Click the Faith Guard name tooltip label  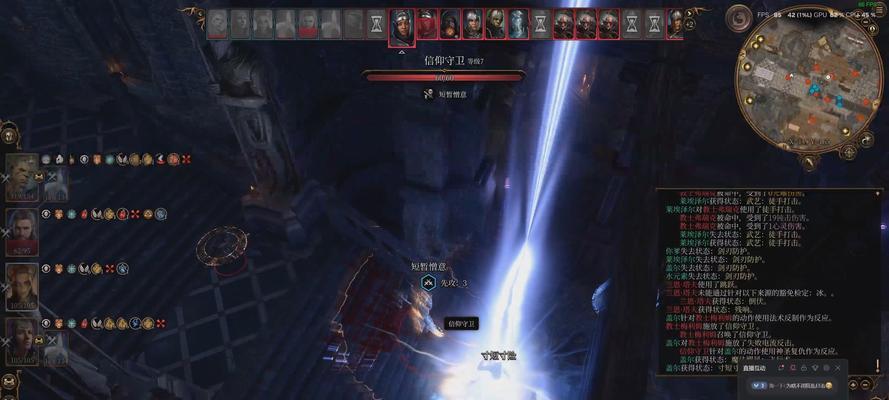[461, 323]
